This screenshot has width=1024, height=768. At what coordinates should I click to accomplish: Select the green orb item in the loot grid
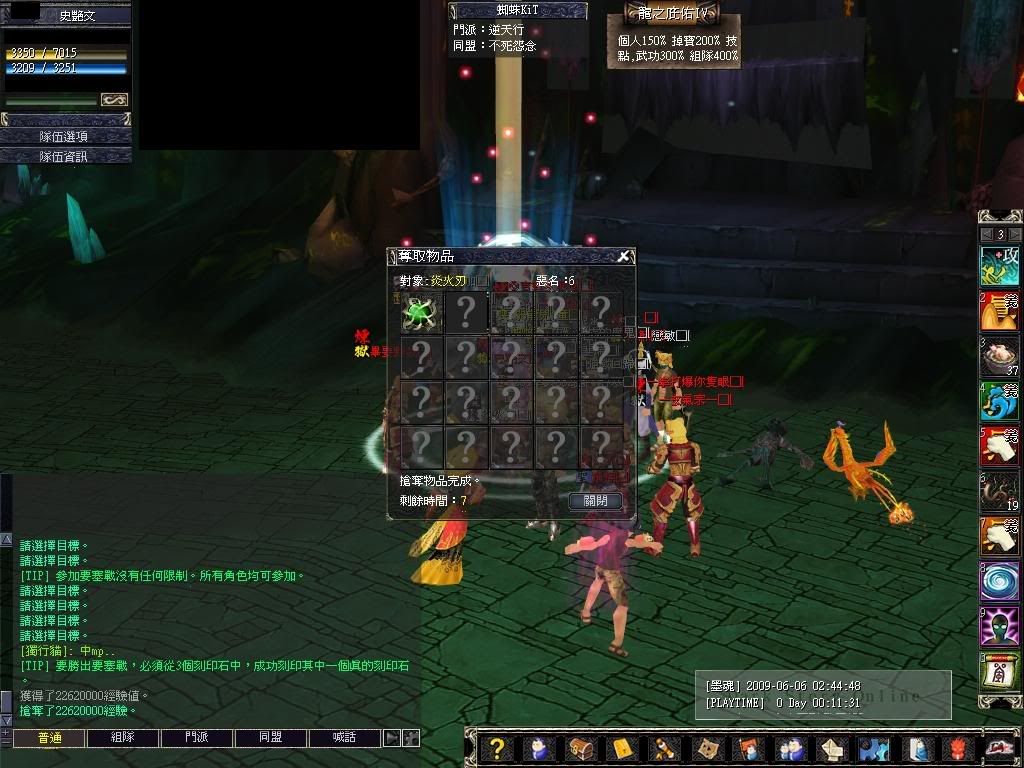click(421, 314)
